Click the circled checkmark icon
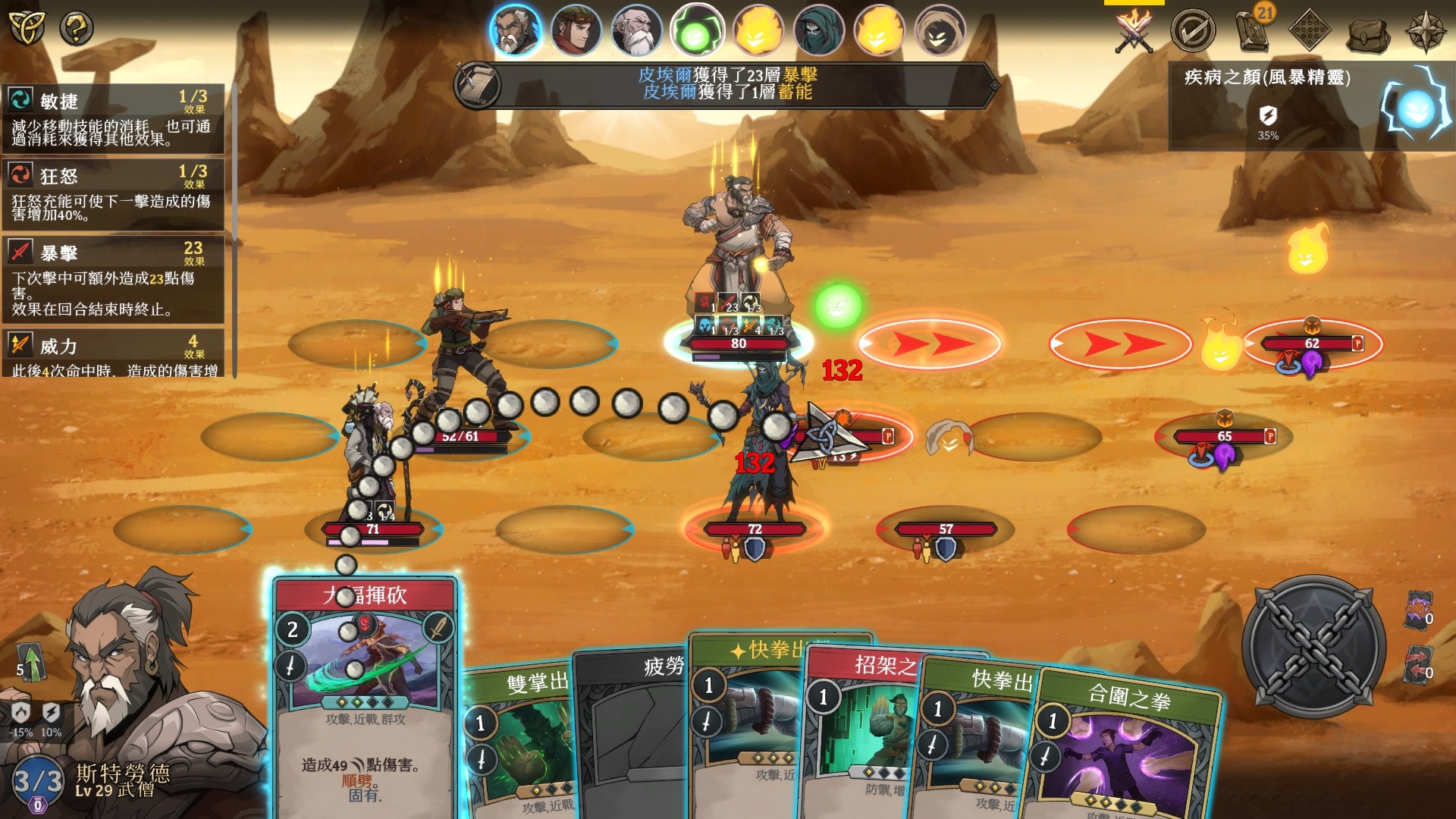 [x=1192, y=30]
